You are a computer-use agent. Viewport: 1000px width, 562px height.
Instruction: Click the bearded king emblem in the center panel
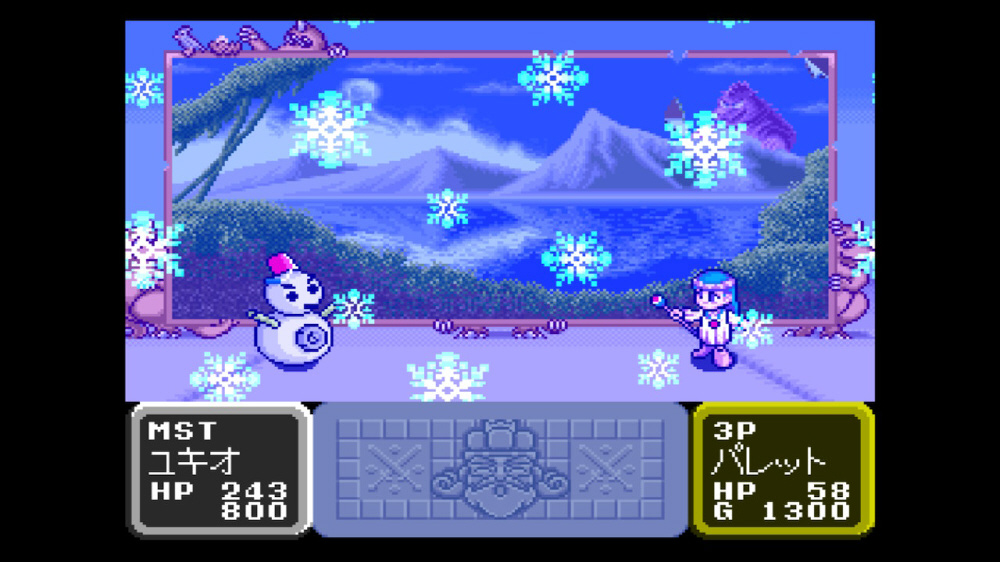click(x=500, y=467)
